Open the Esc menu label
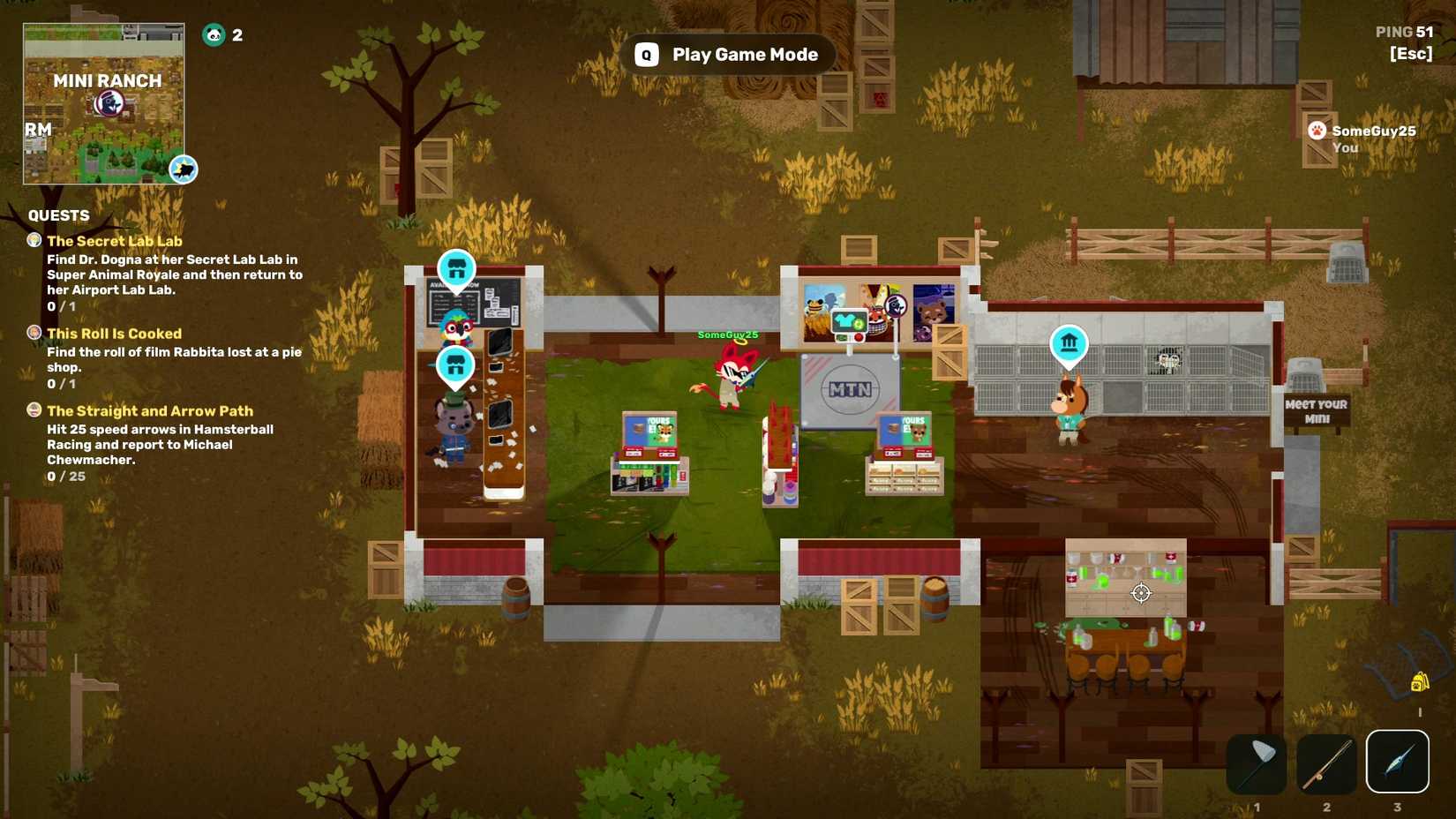This screenshot has width=1456, height=819. click(x=1410, y=54)
